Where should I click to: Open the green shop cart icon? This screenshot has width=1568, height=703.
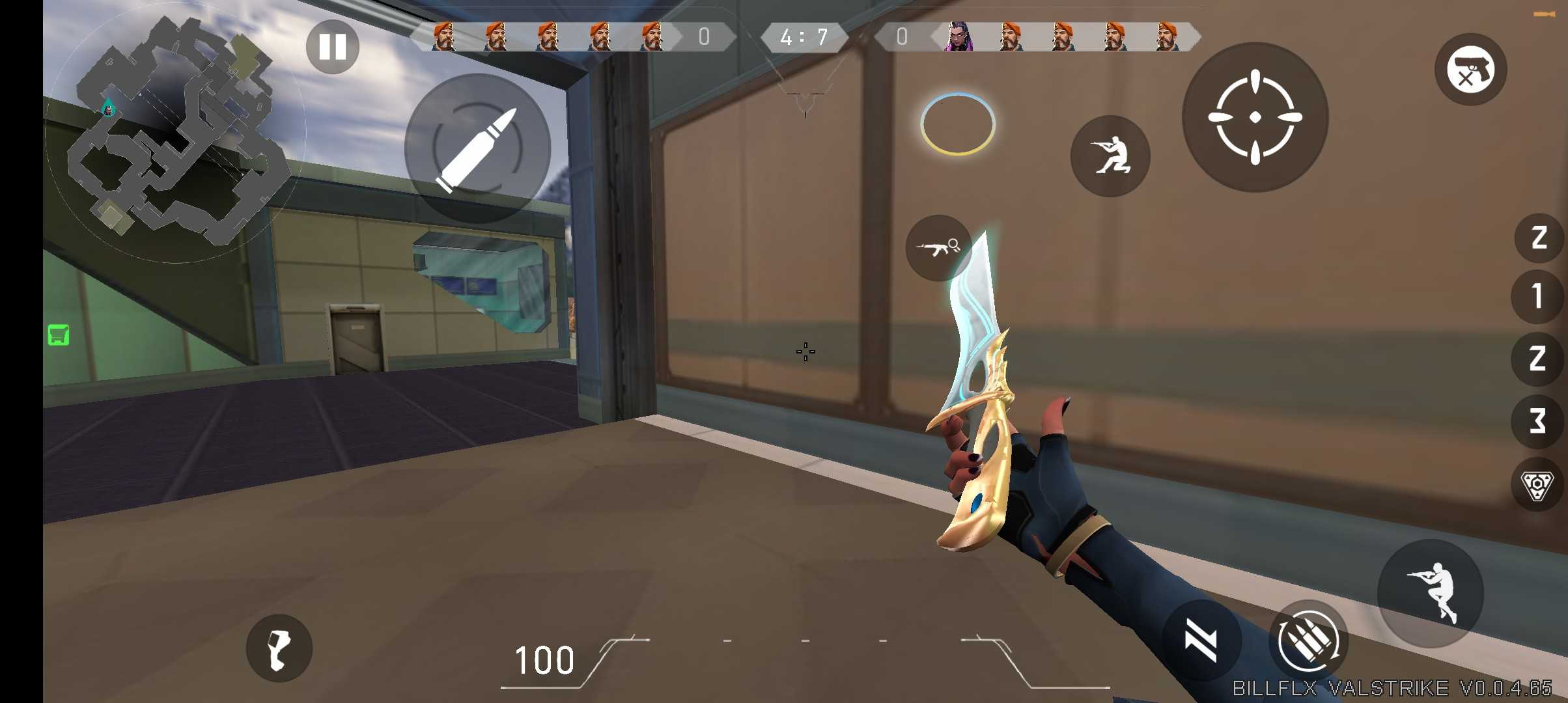pyautogui.click(x=59, y=335)
